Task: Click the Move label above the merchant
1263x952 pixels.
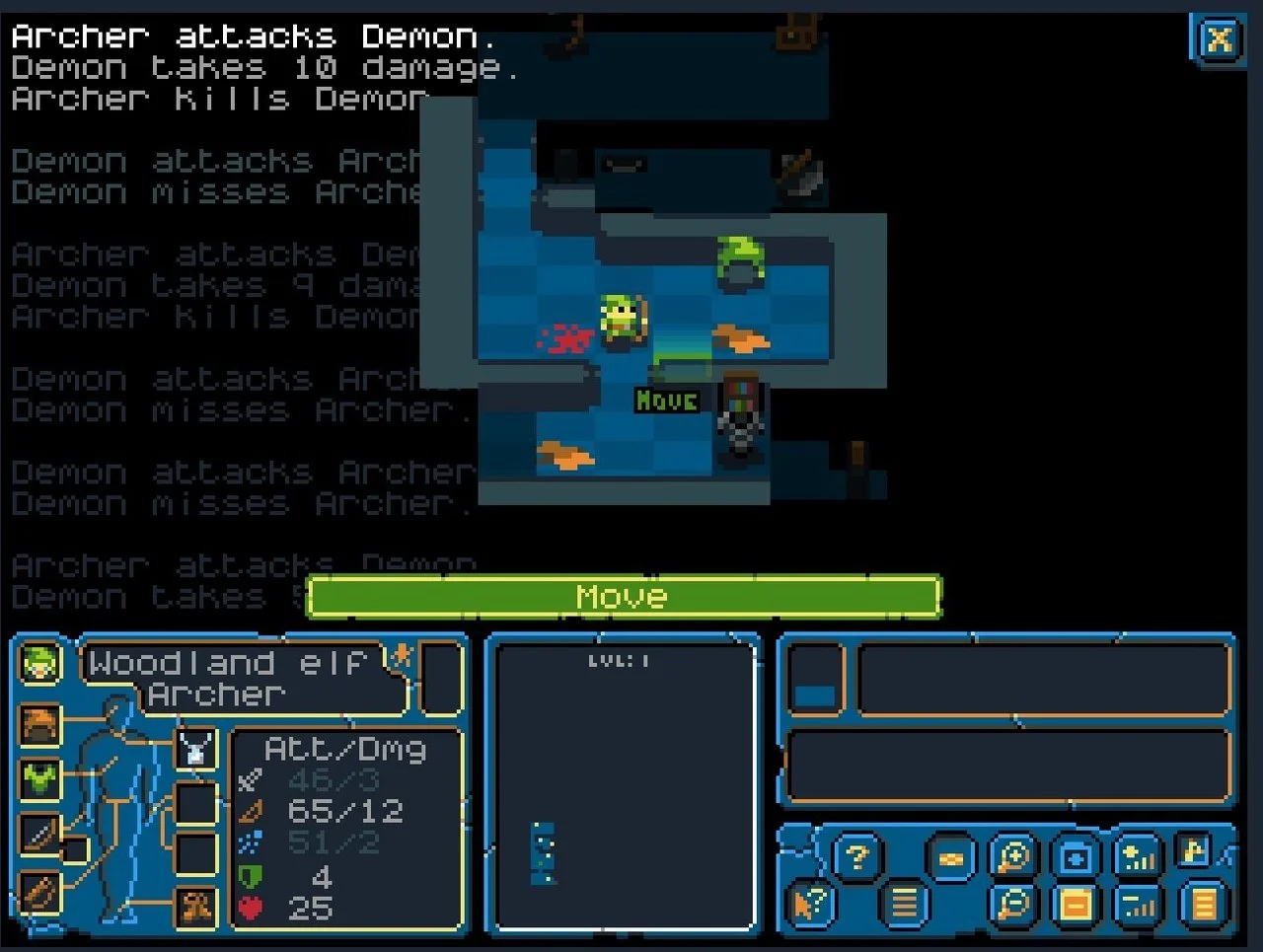Action: click(667, 401)
